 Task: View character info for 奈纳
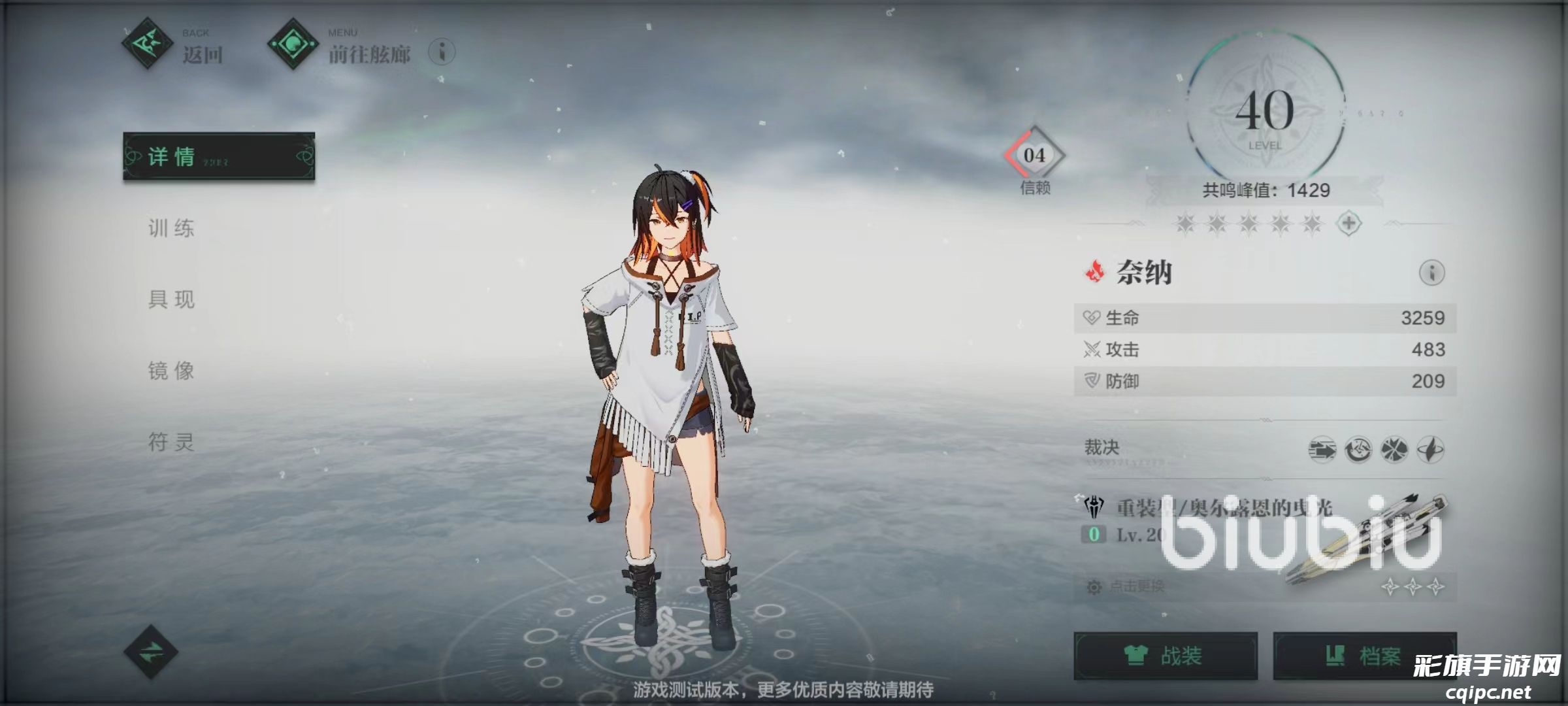(x=1431, y=273)
